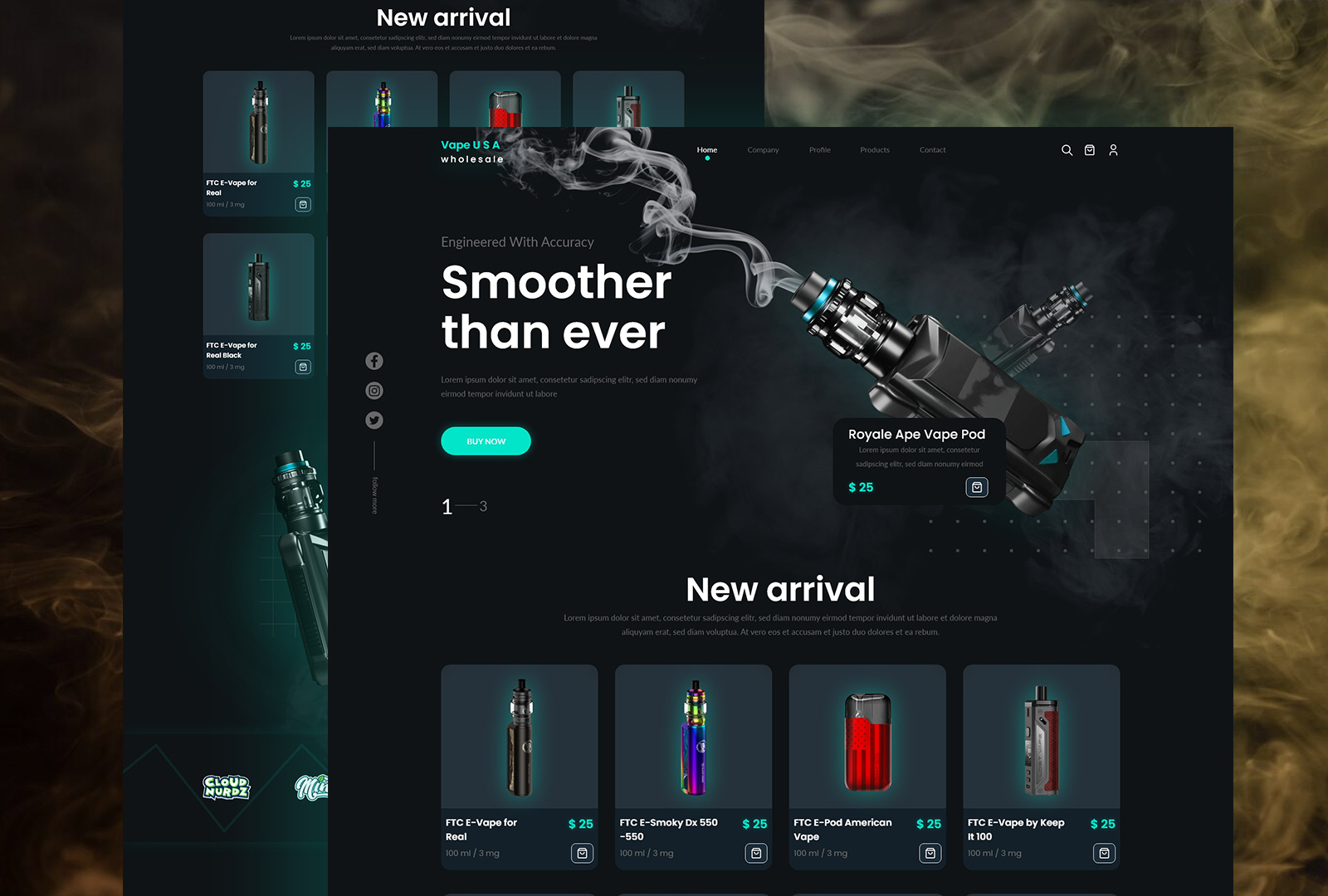This screenshot has width=1328, height=896.
Task: Select the Home navigation tab
Action: pyautogui.click(x=707, y=150)
